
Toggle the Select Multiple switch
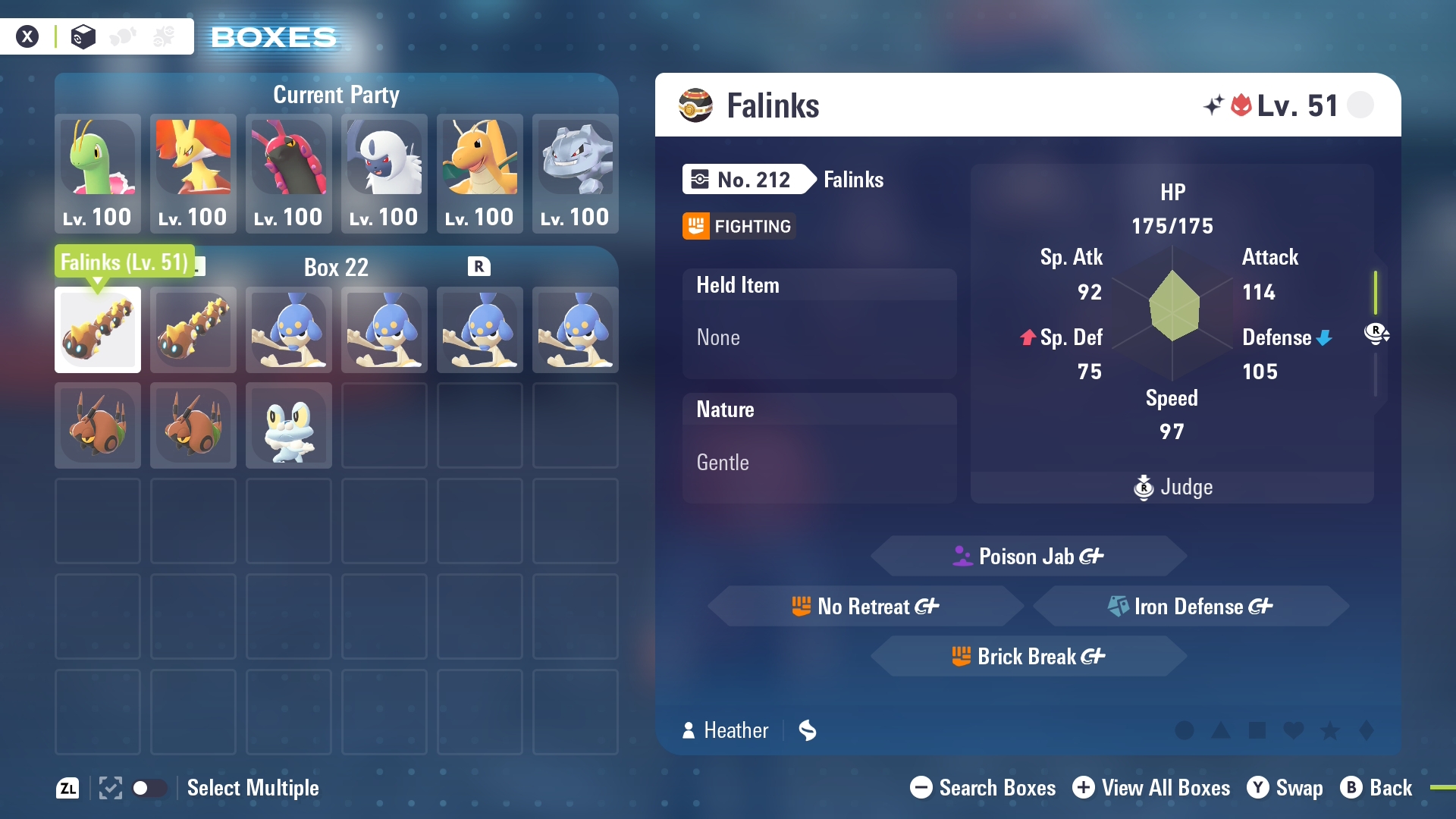pos(149,788)
